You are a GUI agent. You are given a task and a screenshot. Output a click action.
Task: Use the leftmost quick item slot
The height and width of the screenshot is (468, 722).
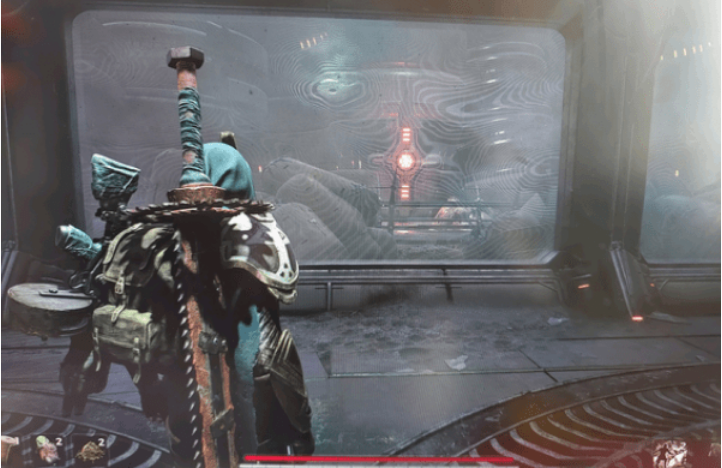[11, 452]
